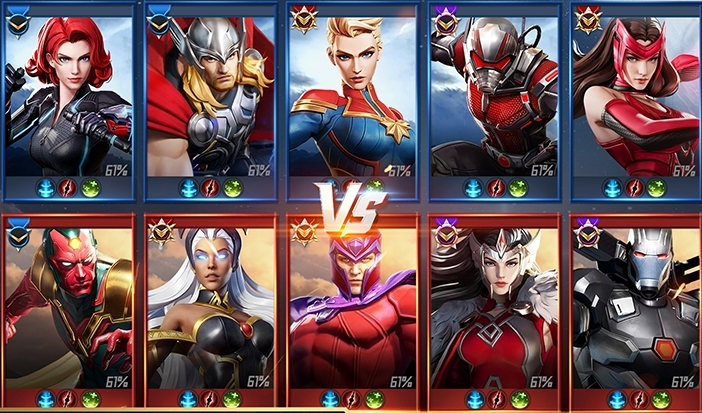Viewport: 702px width, 413px height.
Task: Select the Vision enemy card
Action: click(68, 305)
